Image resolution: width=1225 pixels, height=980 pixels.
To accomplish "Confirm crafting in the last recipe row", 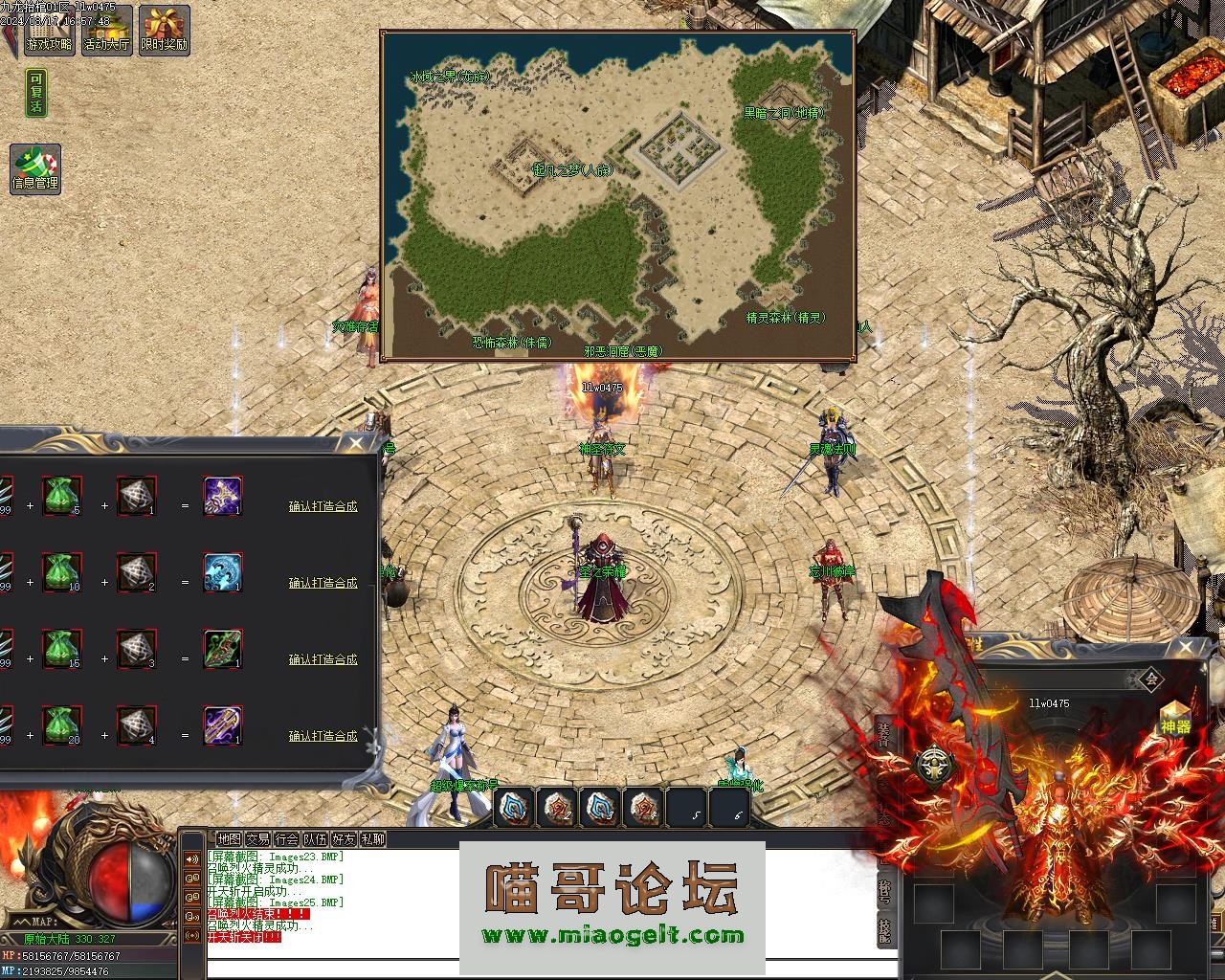I will point(323,736).
